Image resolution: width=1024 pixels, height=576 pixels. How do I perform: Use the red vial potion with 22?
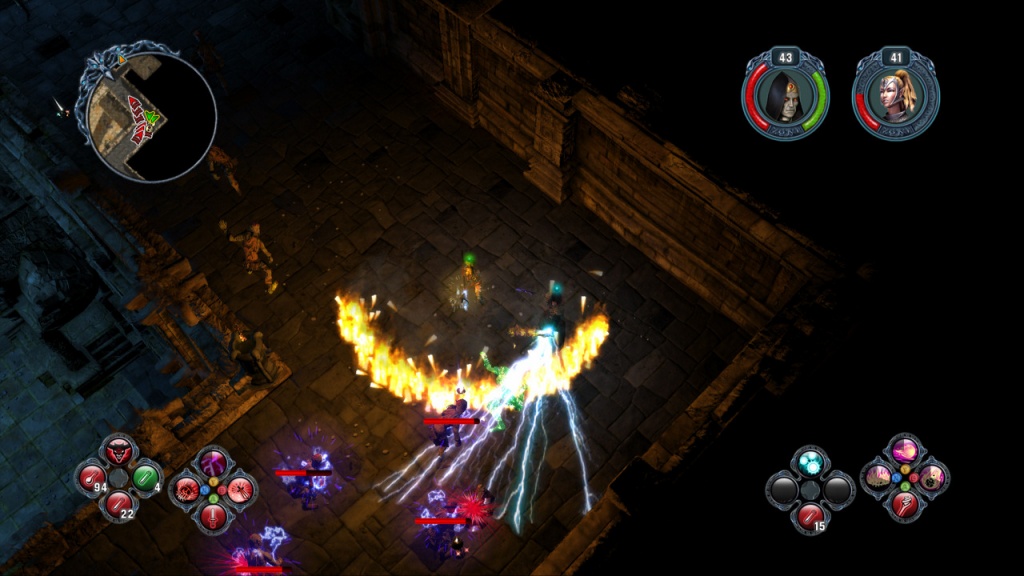119,503
